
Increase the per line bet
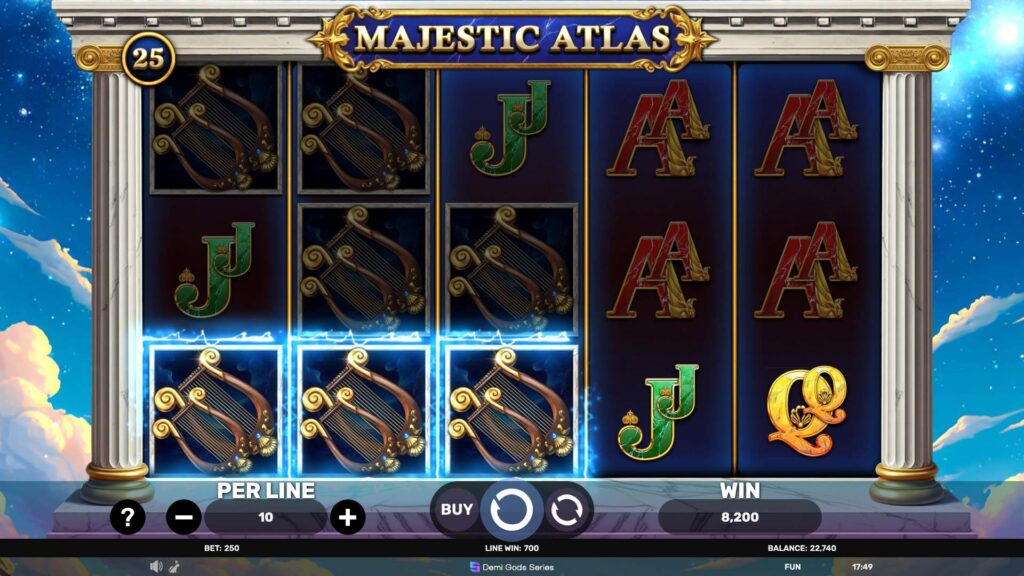[347, 517]
